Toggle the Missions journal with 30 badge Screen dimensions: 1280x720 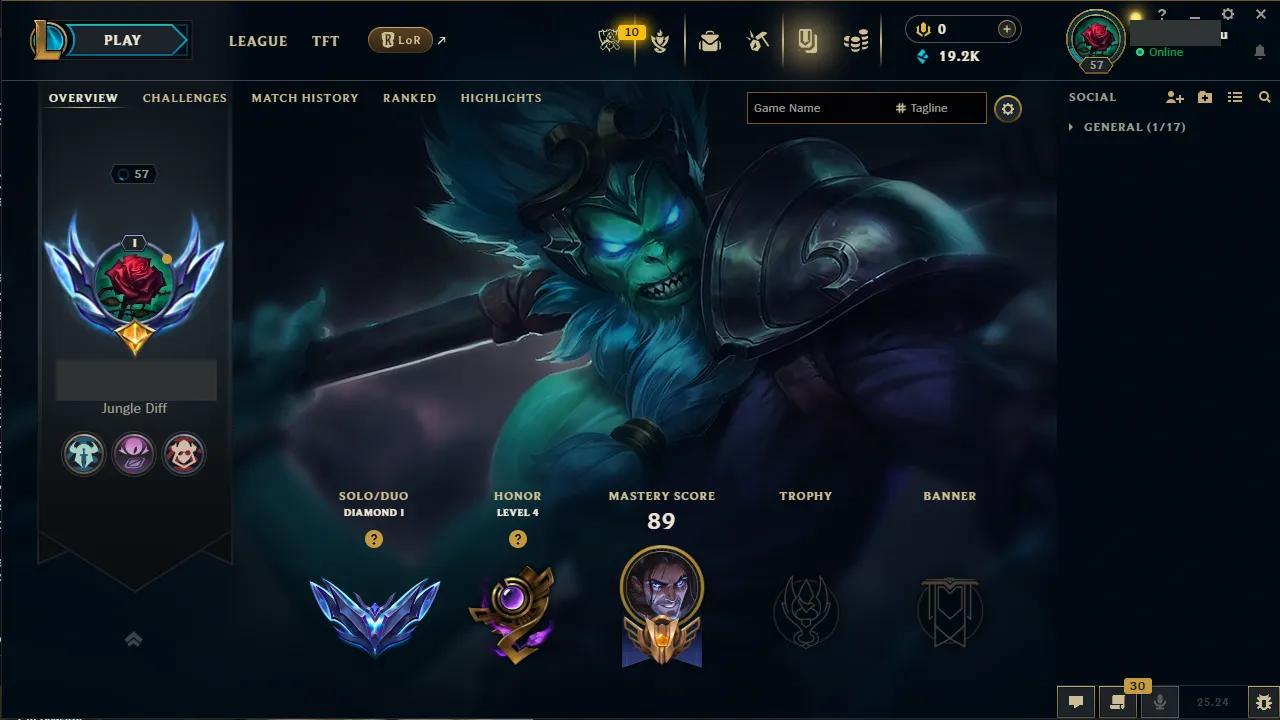point(1117,703)
